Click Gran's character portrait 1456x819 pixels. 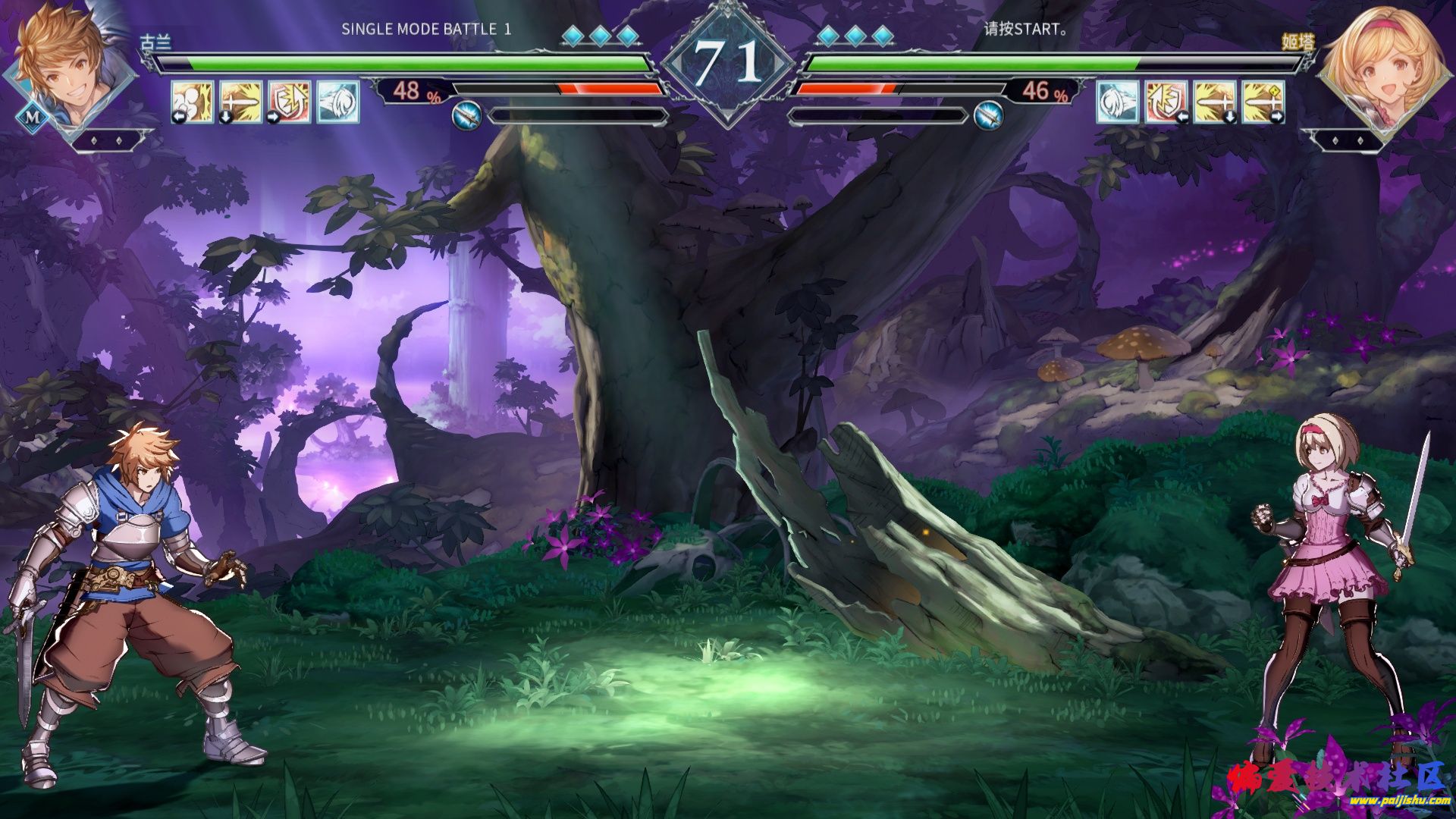coord(68,68)
